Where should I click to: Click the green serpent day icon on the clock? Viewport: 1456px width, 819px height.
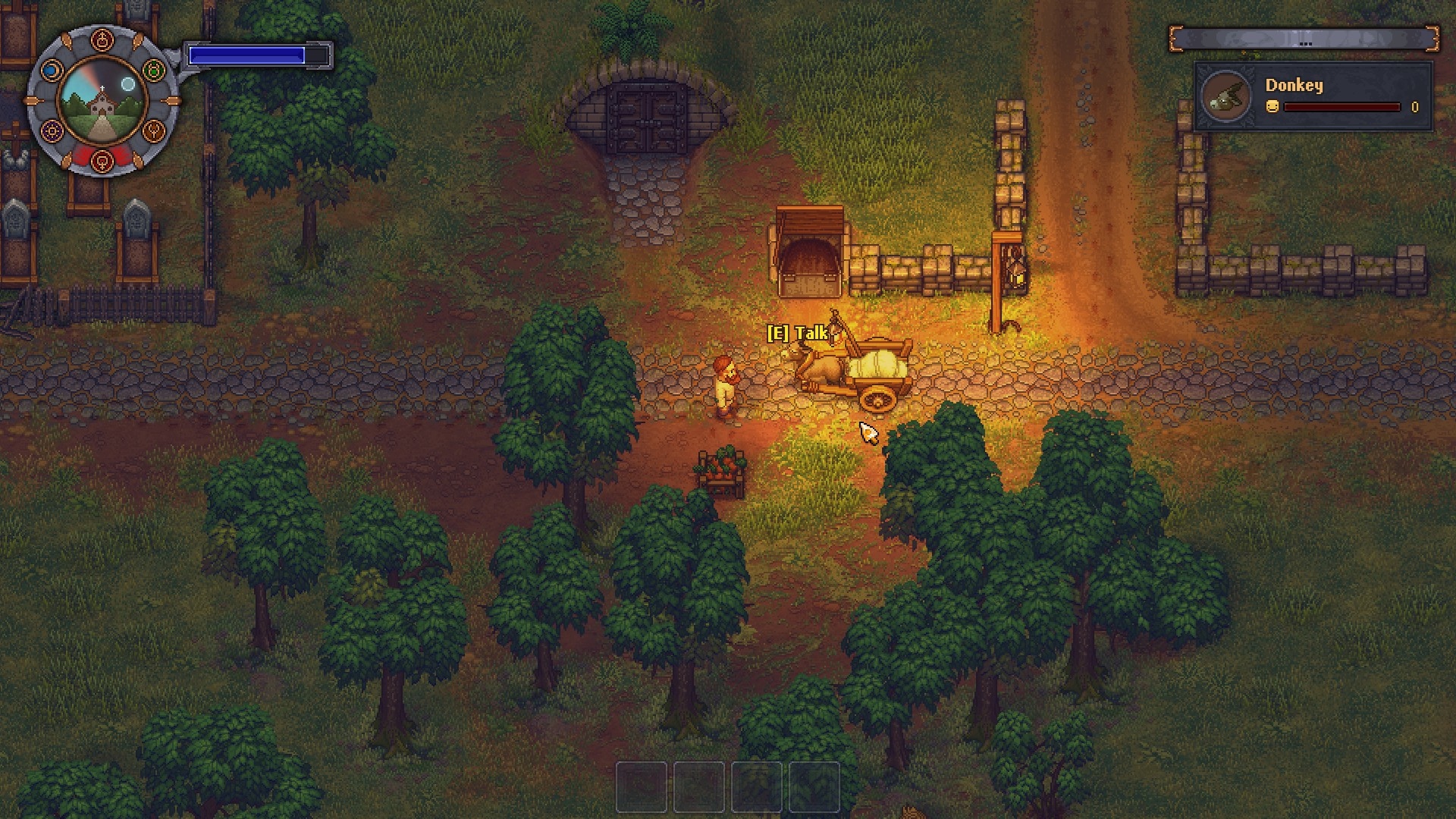(x=153, y=70)
